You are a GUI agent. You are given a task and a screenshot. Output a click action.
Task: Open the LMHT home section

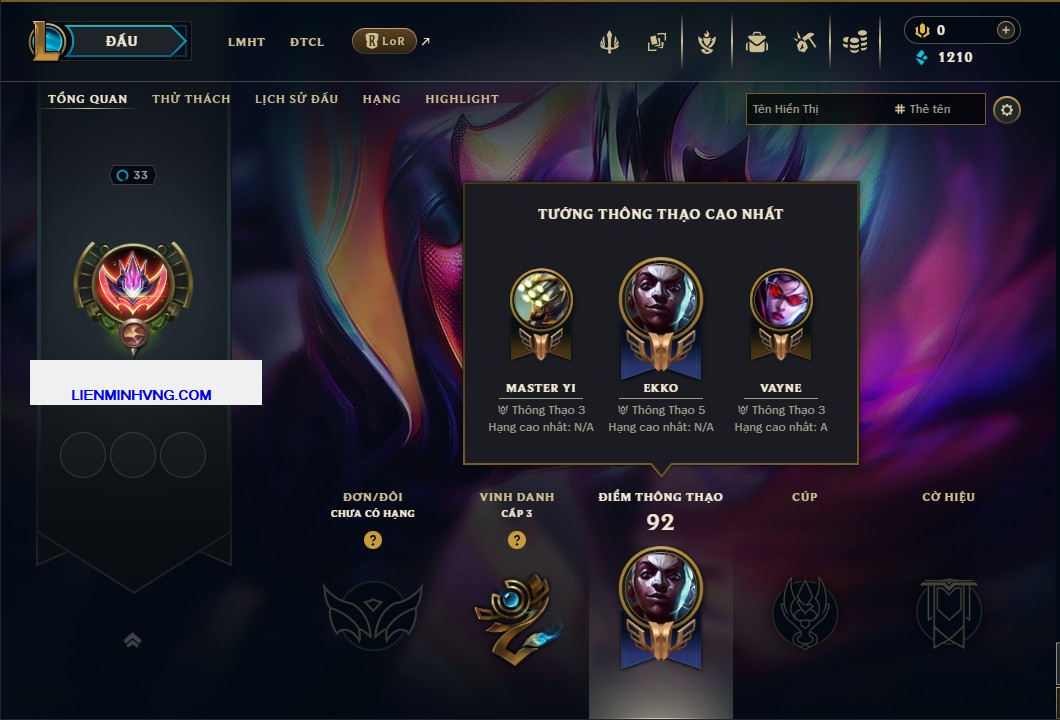tap(246, 42)
